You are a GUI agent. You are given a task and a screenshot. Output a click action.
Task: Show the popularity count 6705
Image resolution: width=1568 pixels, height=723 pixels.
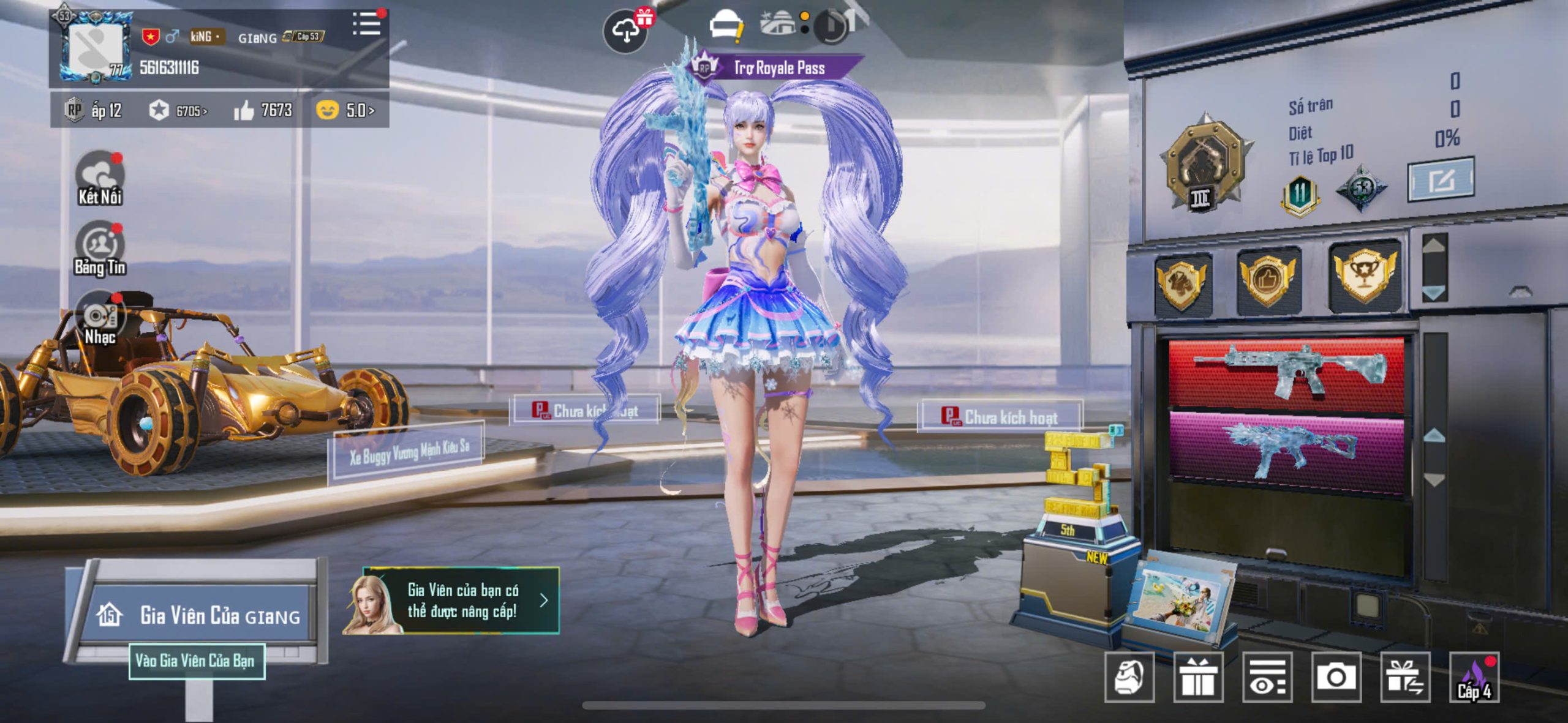[179, 111]
